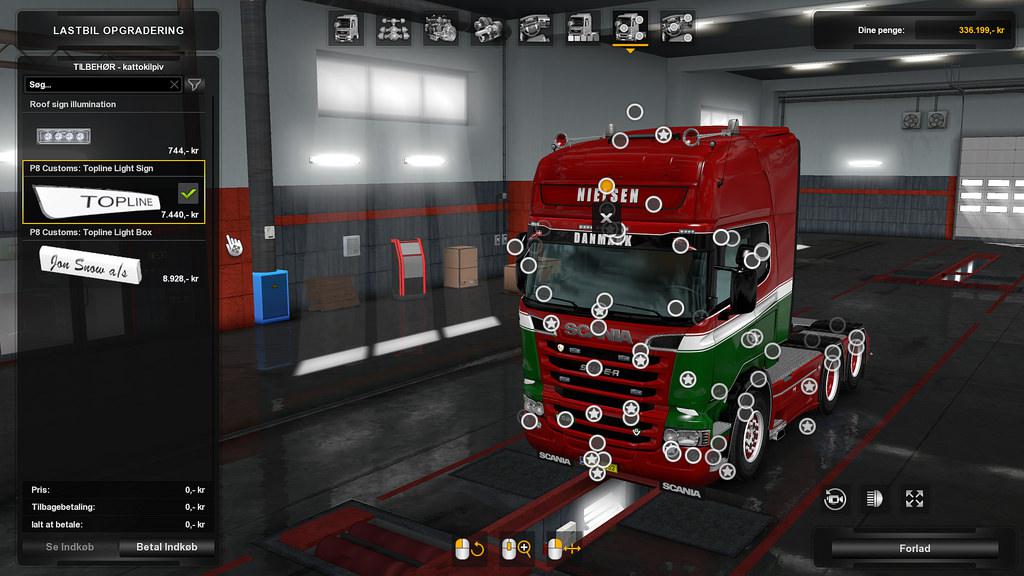Switch to the truck cabin tab
This screenshot has height=576, width=1024.
[346, 29]
